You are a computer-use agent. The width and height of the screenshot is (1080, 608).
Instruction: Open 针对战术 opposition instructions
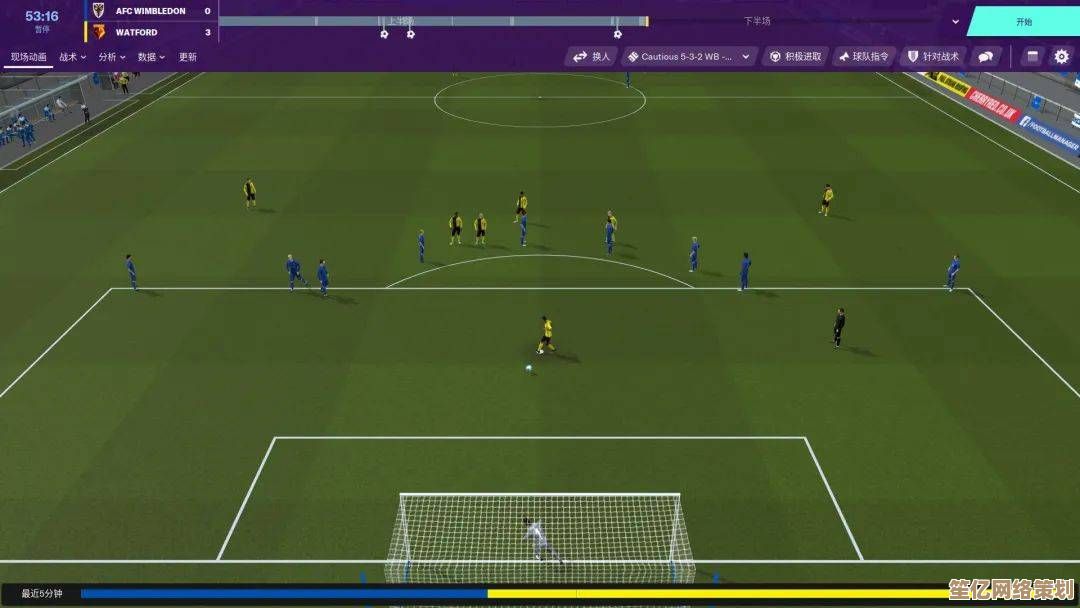pos(933,57)
